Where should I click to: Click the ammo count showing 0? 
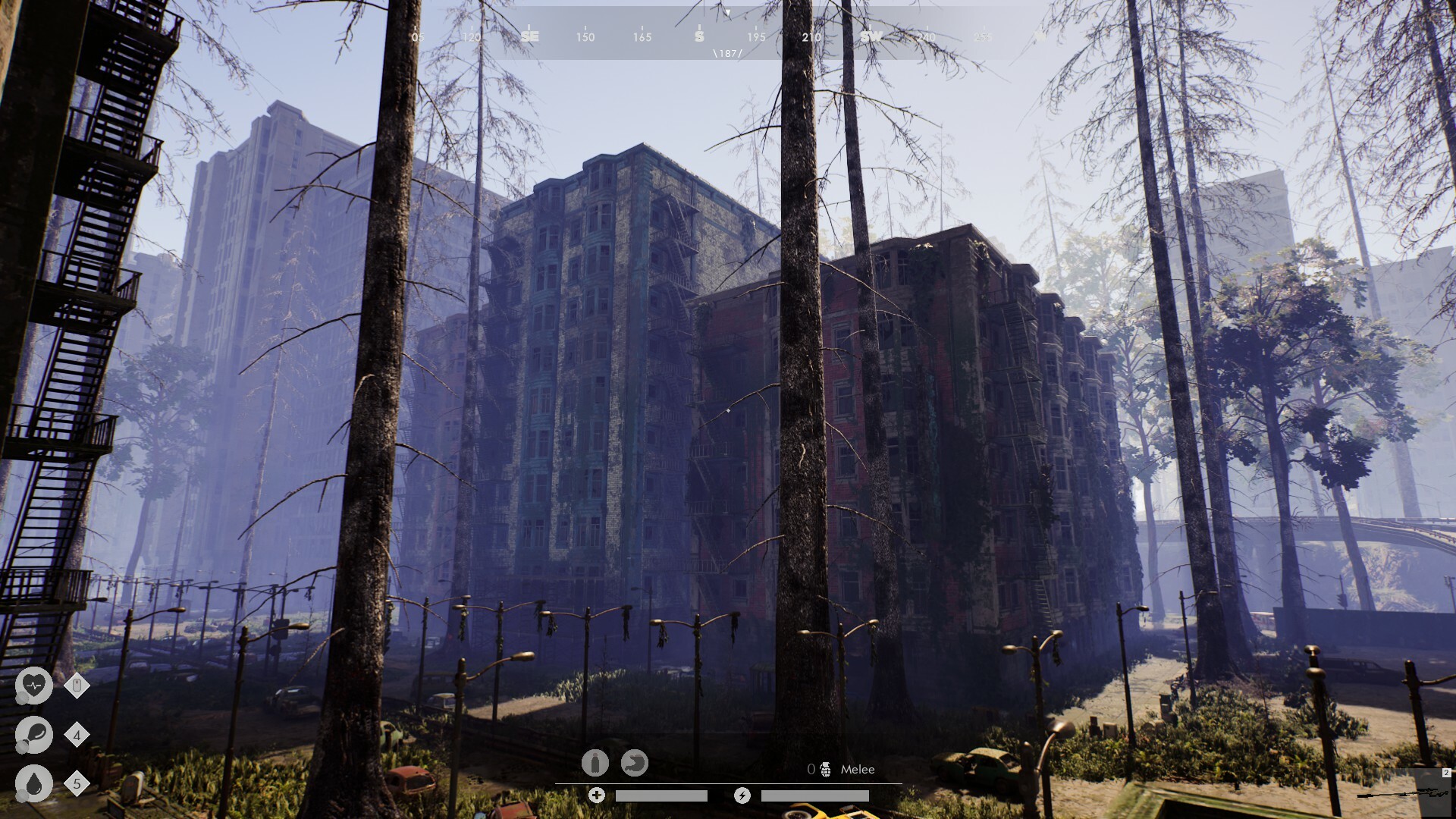point(813,769)
